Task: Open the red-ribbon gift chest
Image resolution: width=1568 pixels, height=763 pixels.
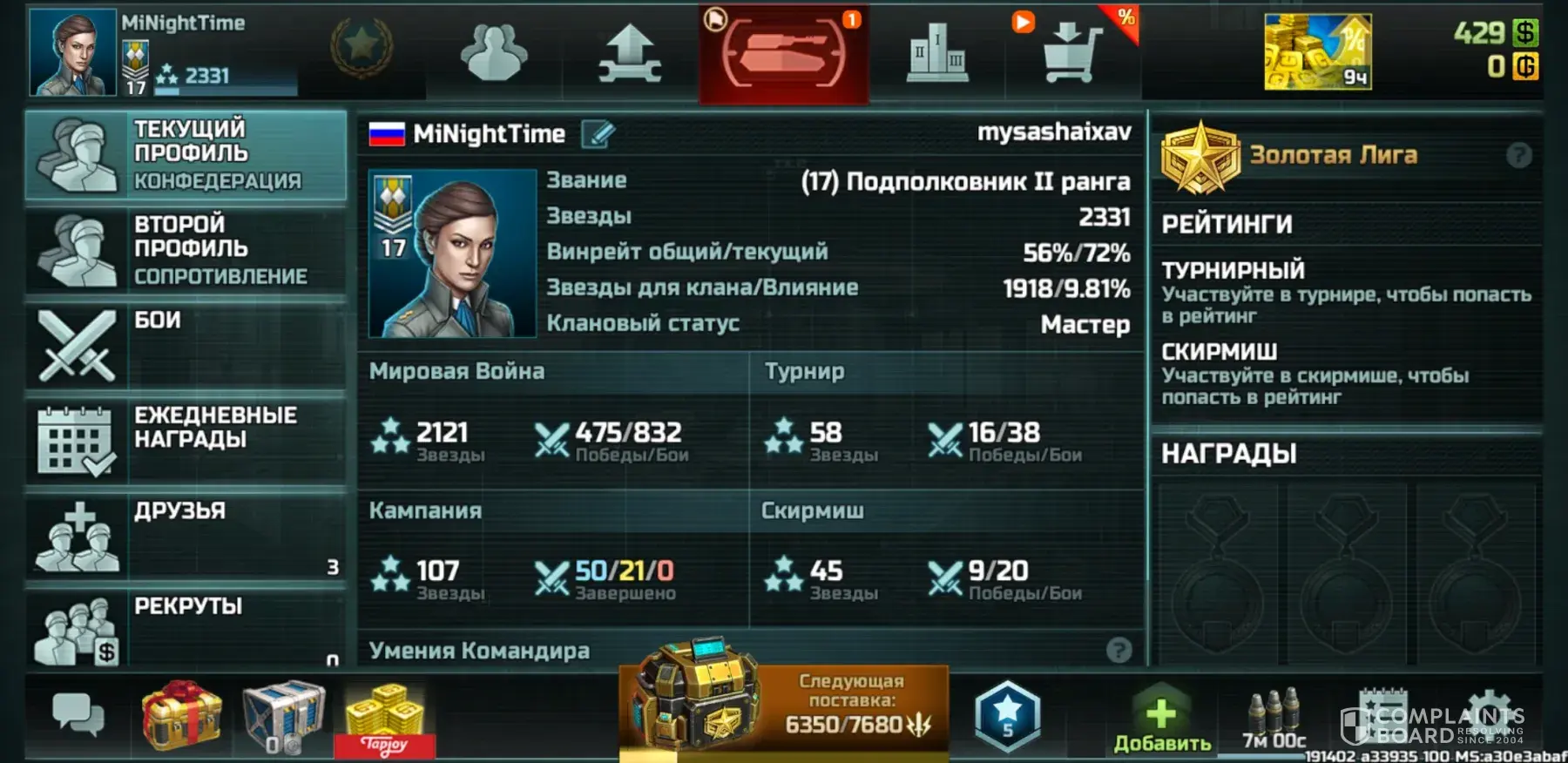Action: click(182, 715)
